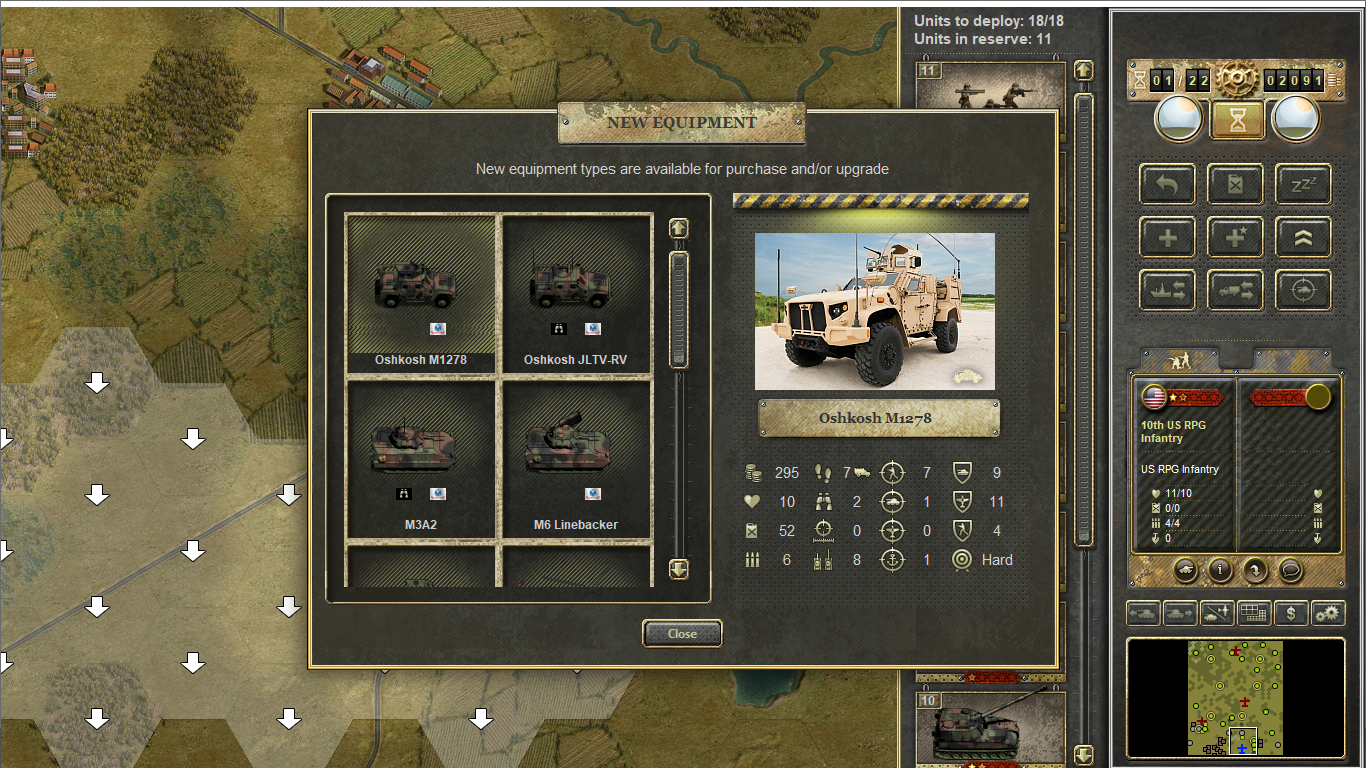Activate the sleep (Zzz) unit button

(1303, 184)
